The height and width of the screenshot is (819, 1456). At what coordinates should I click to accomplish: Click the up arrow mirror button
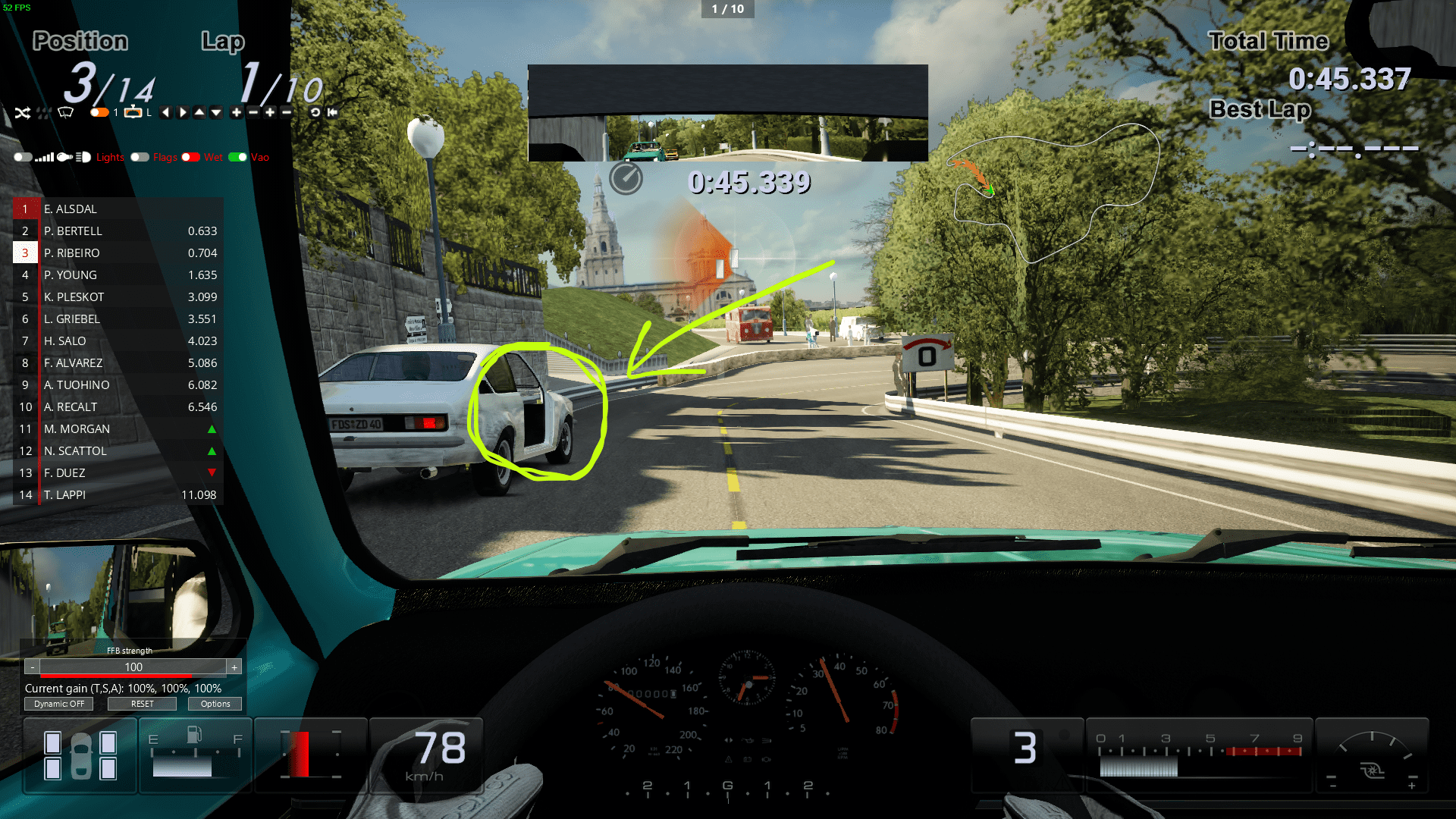pyautogui.click(x=199, y=112)
